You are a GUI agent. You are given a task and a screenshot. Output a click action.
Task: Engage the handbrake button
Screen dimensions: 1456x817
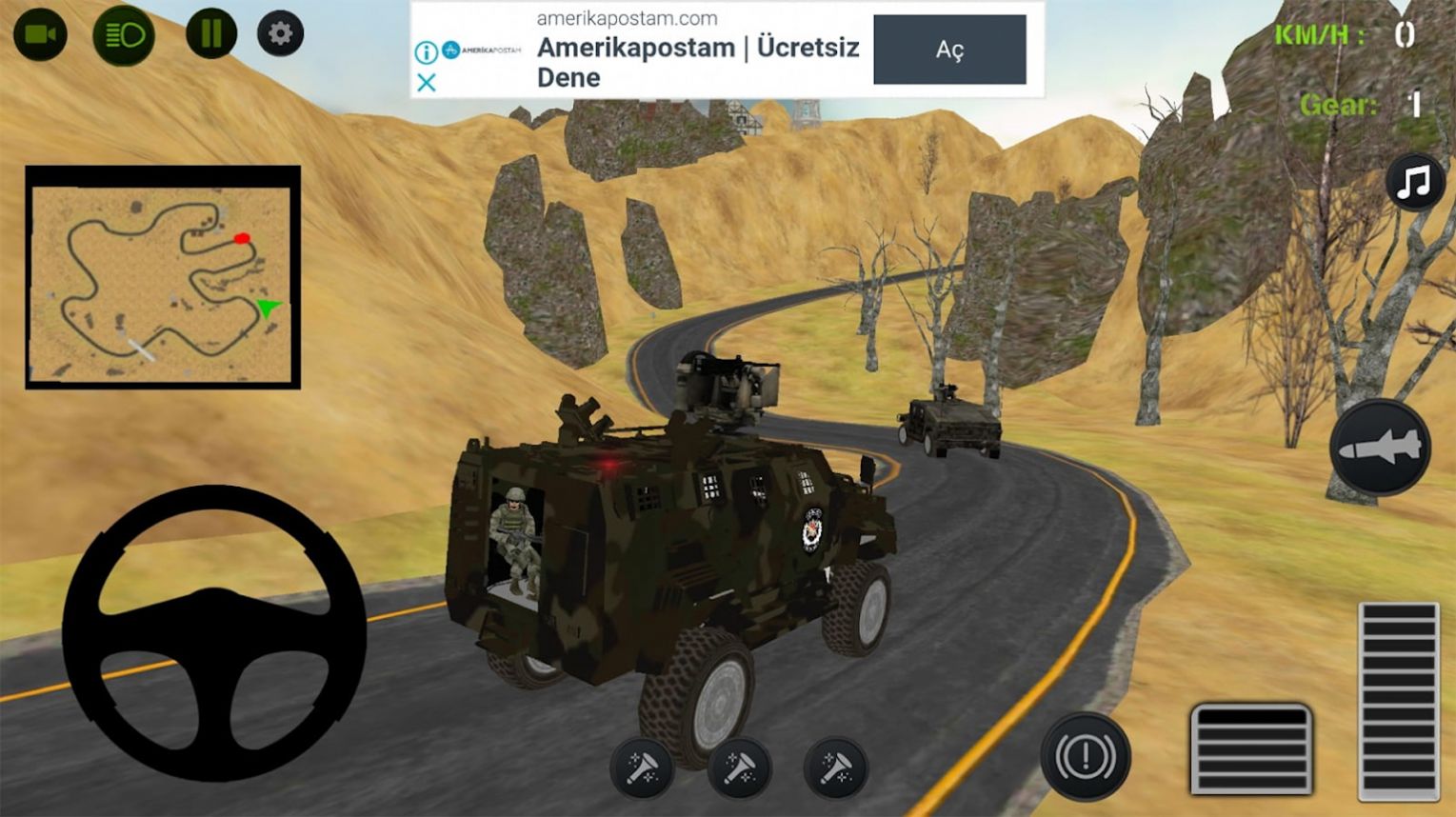click(x=1085, y=757)
